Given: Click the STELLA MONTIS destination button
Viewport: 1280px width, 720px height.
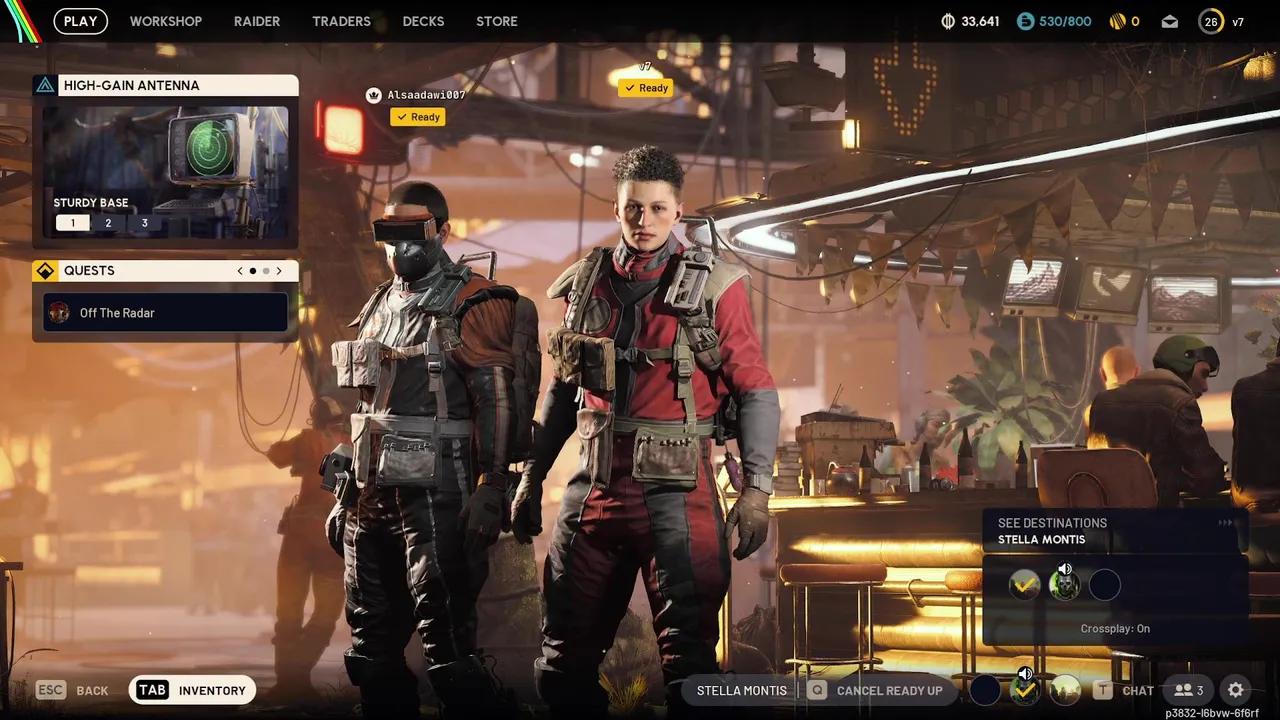Looking at the screenshot, I should [x=741, y=690].
